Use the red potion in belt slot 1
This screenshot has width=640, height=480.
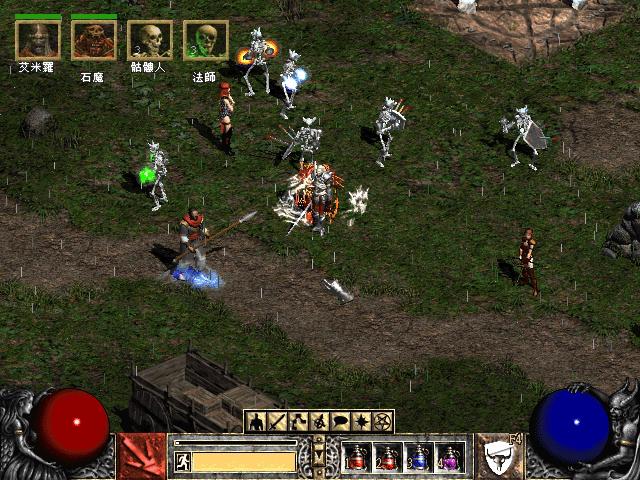[358, 457]
